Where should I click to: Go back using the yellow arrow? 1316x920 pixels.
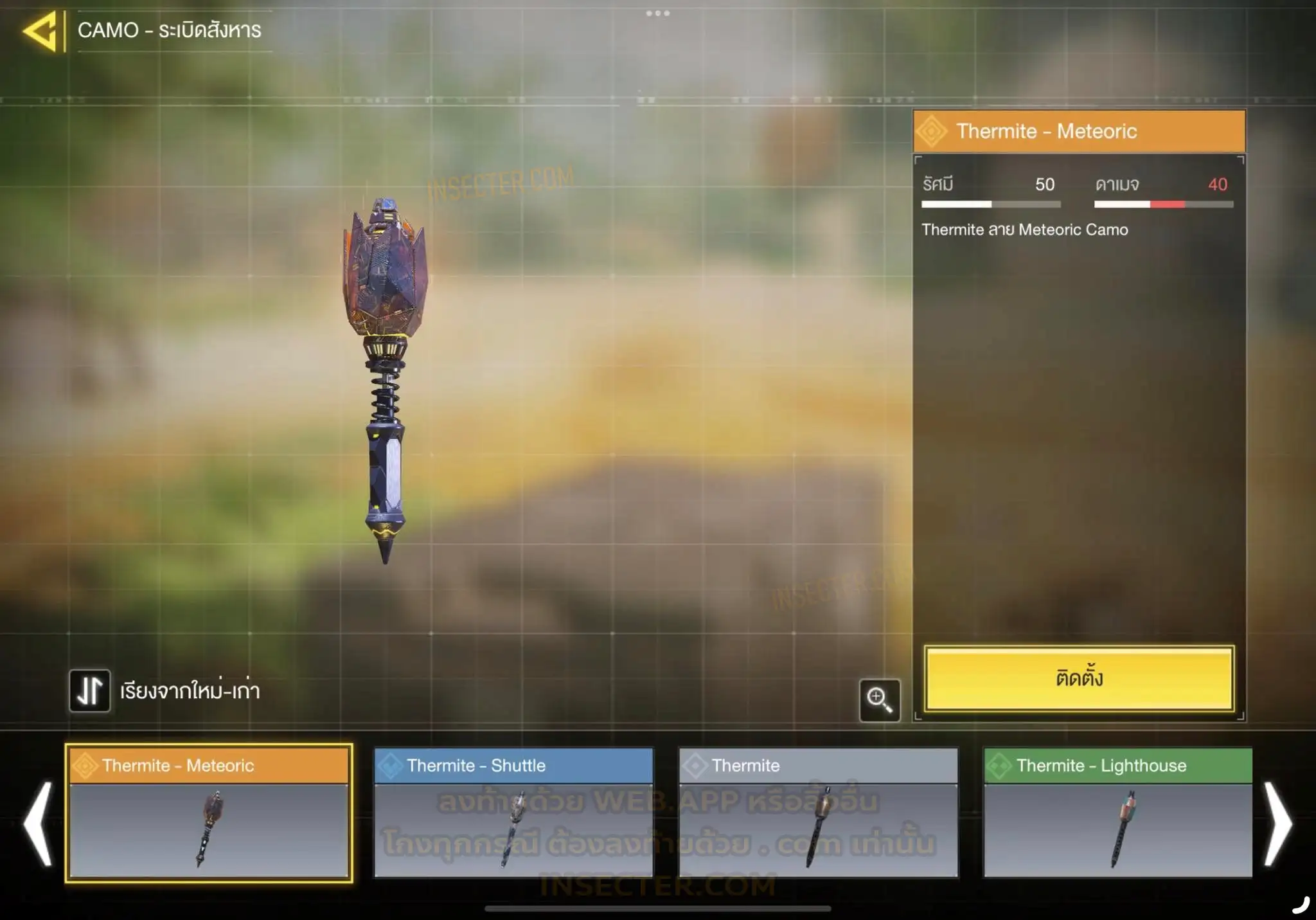coord(40,30)
